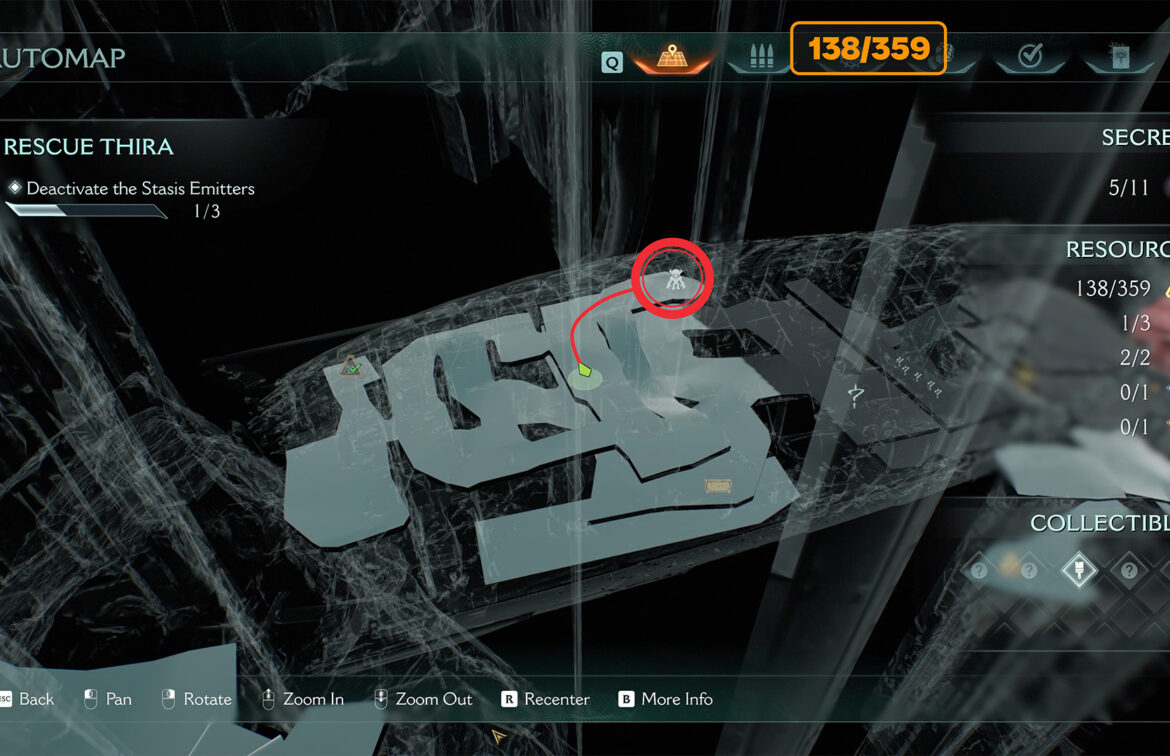
Task: Click the chest marker on the map
Action: pos(718,486)
